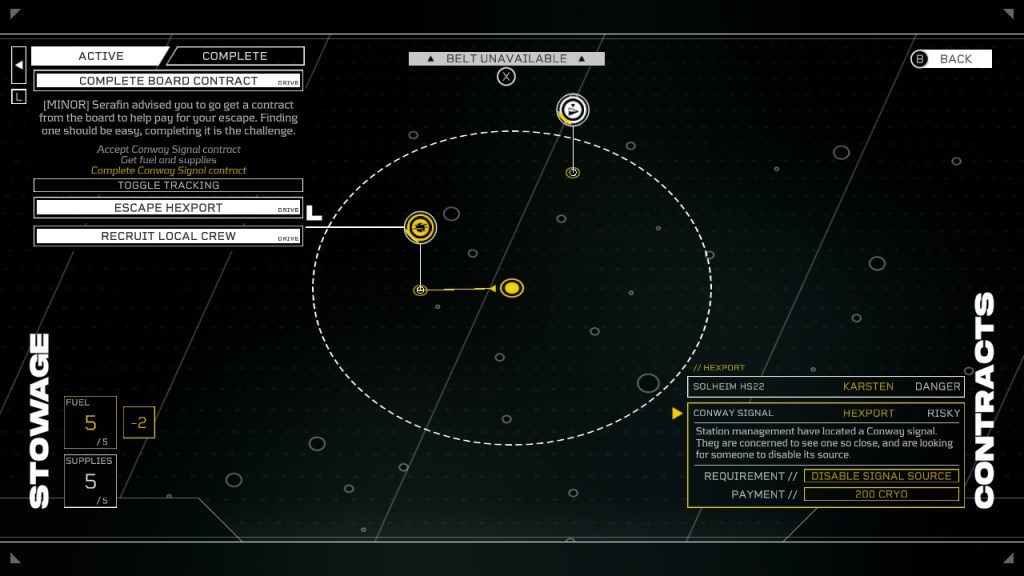Click the yellow ship marker on the map
This screenshot has width=1024, height=576.
(x=421, y=228)
